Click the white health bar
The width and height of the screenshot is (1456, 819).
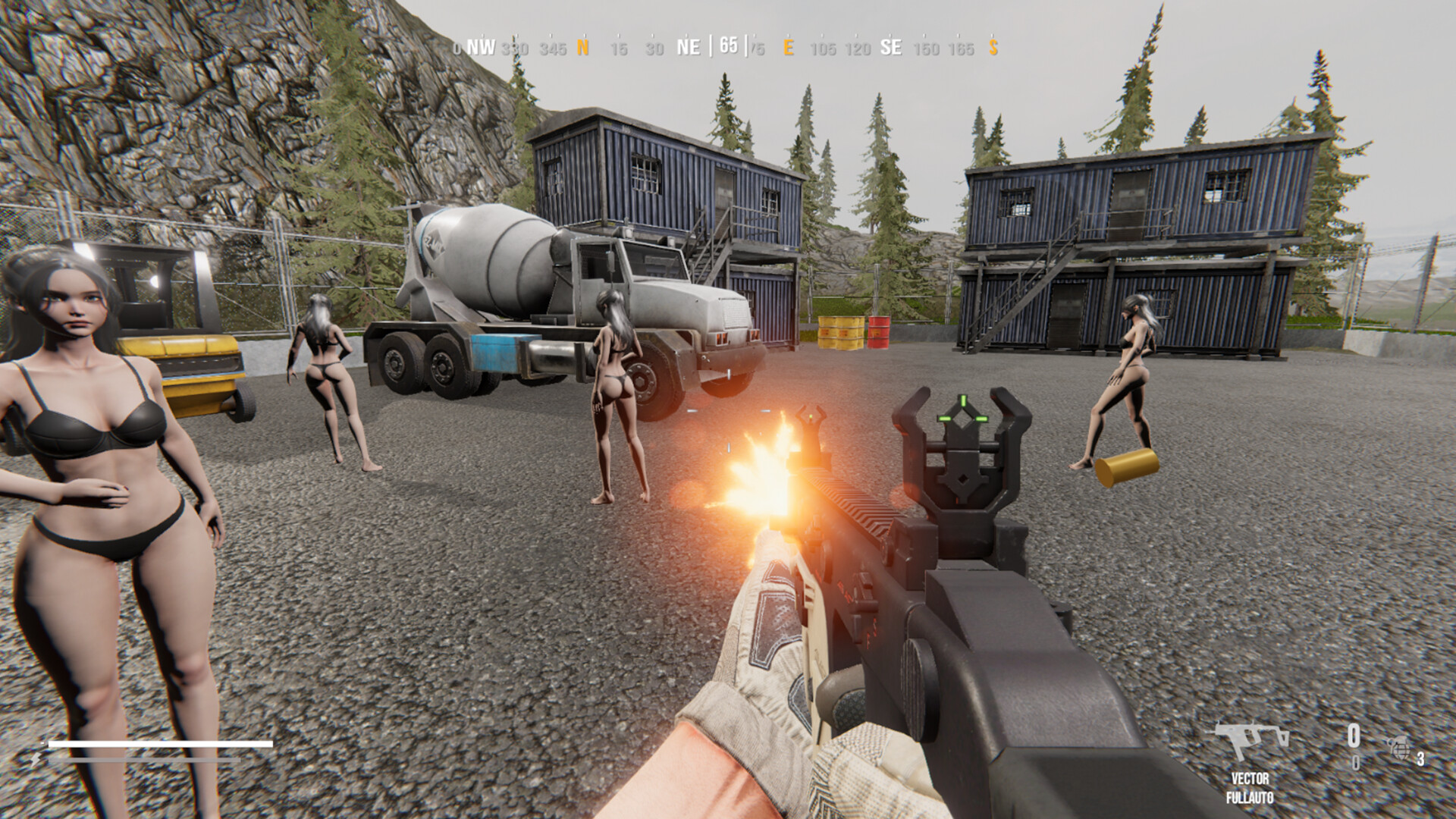click(x=159, y=745)
